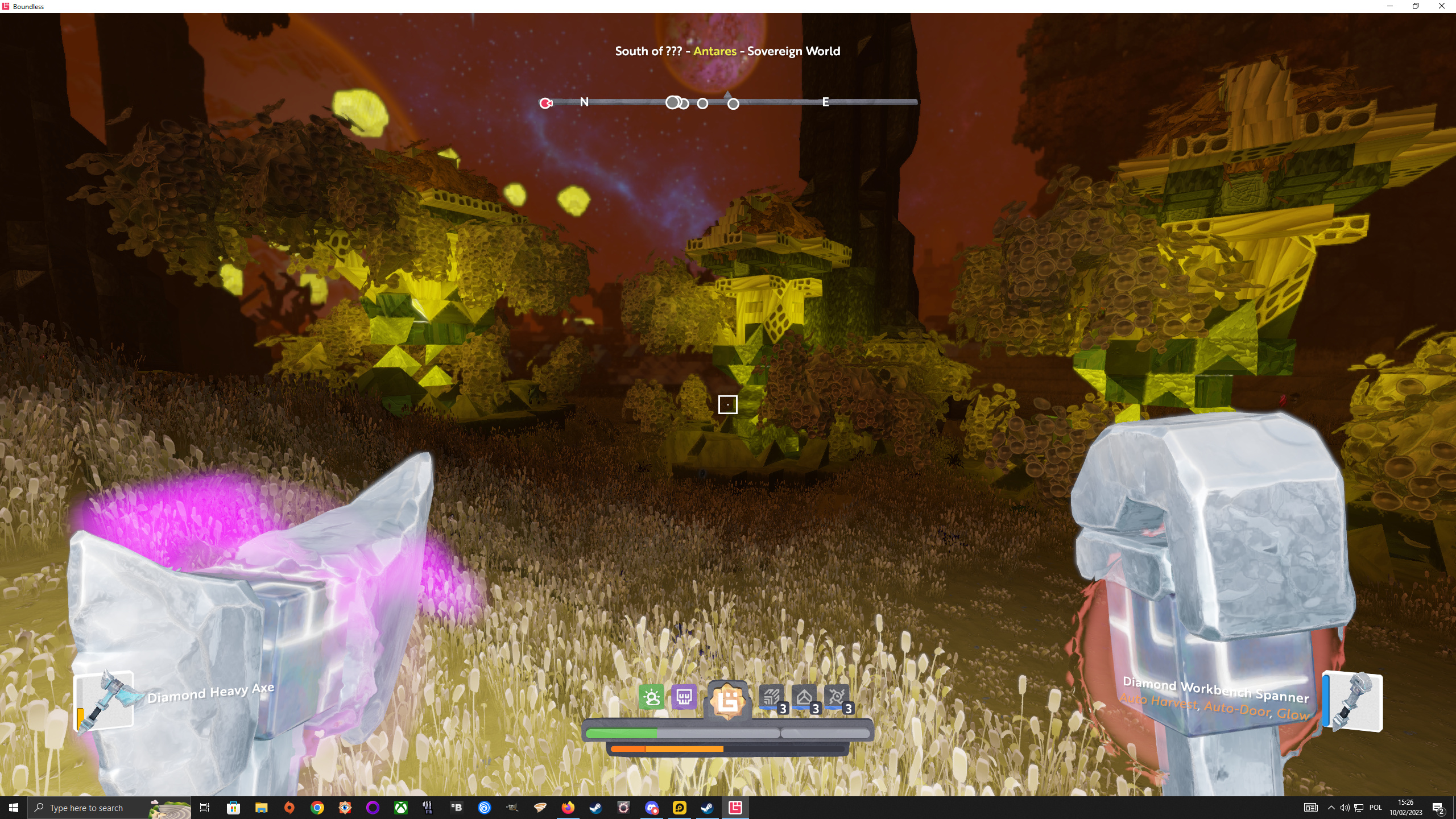Click the purple skull status icon

click(684, 697)
